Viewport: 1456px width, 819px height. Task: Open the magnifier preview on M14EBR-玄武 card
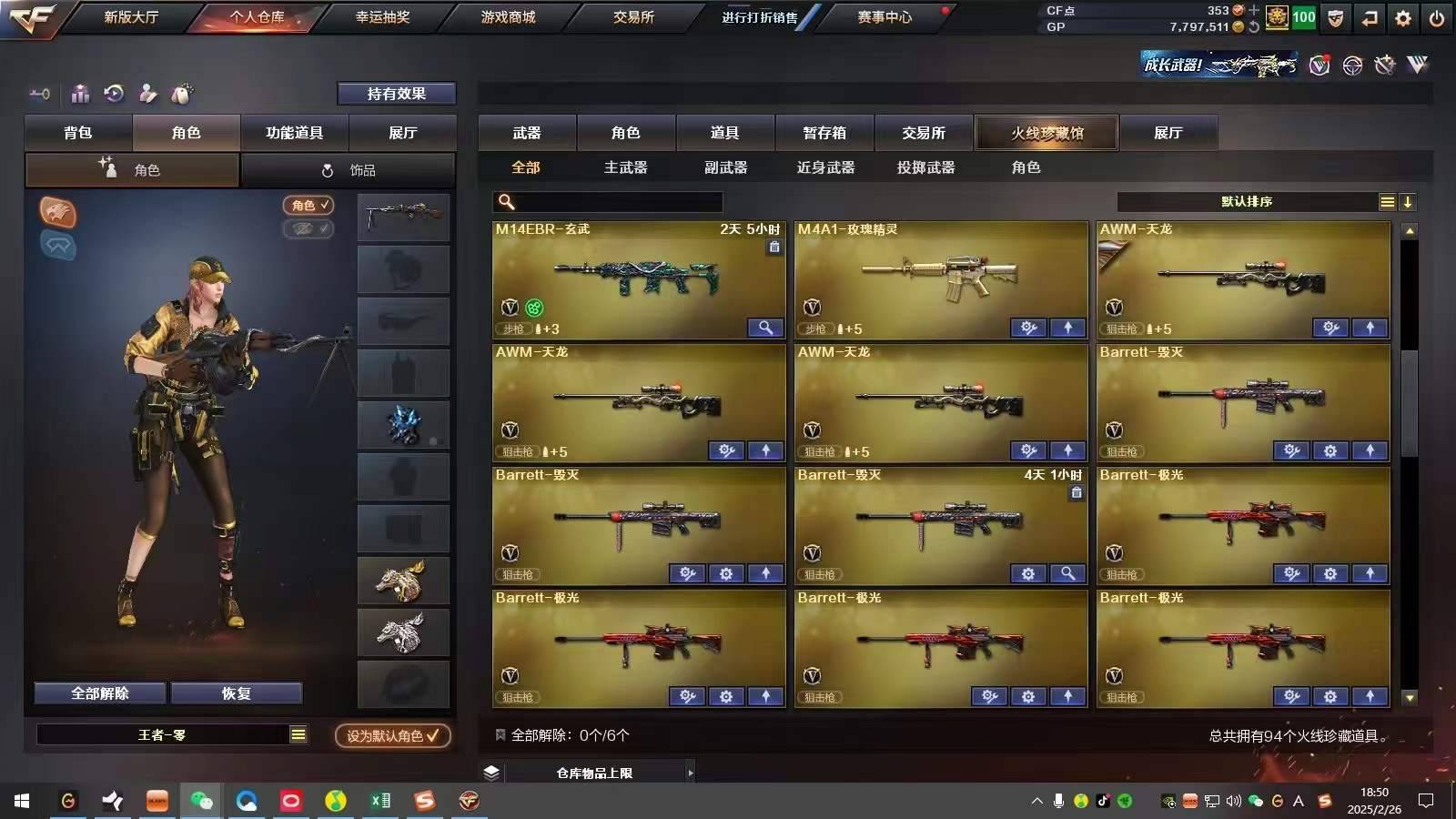click(765, 328)
